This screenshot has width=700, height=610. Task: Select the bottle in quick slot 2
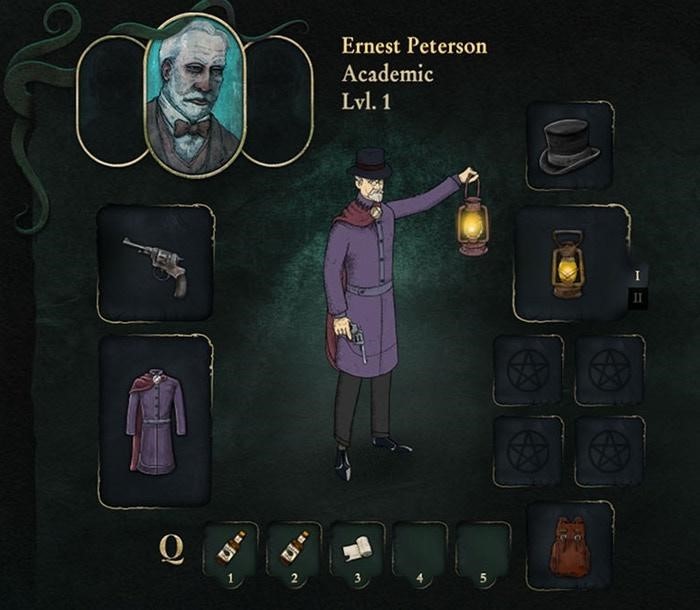click(294, 548)
